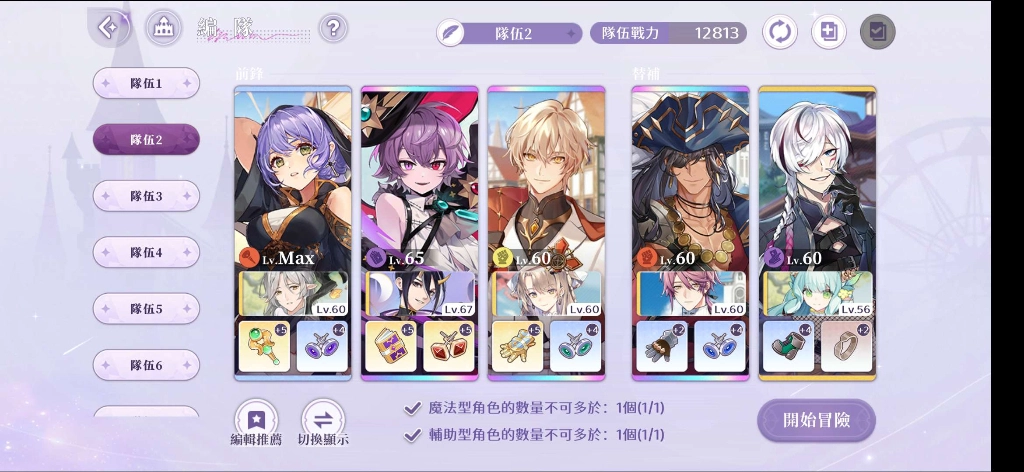Select the Lv.Max purple-haired character card
Viewport: 1024px width, 472px height.
pyautogui.click(x=292, y=180)
